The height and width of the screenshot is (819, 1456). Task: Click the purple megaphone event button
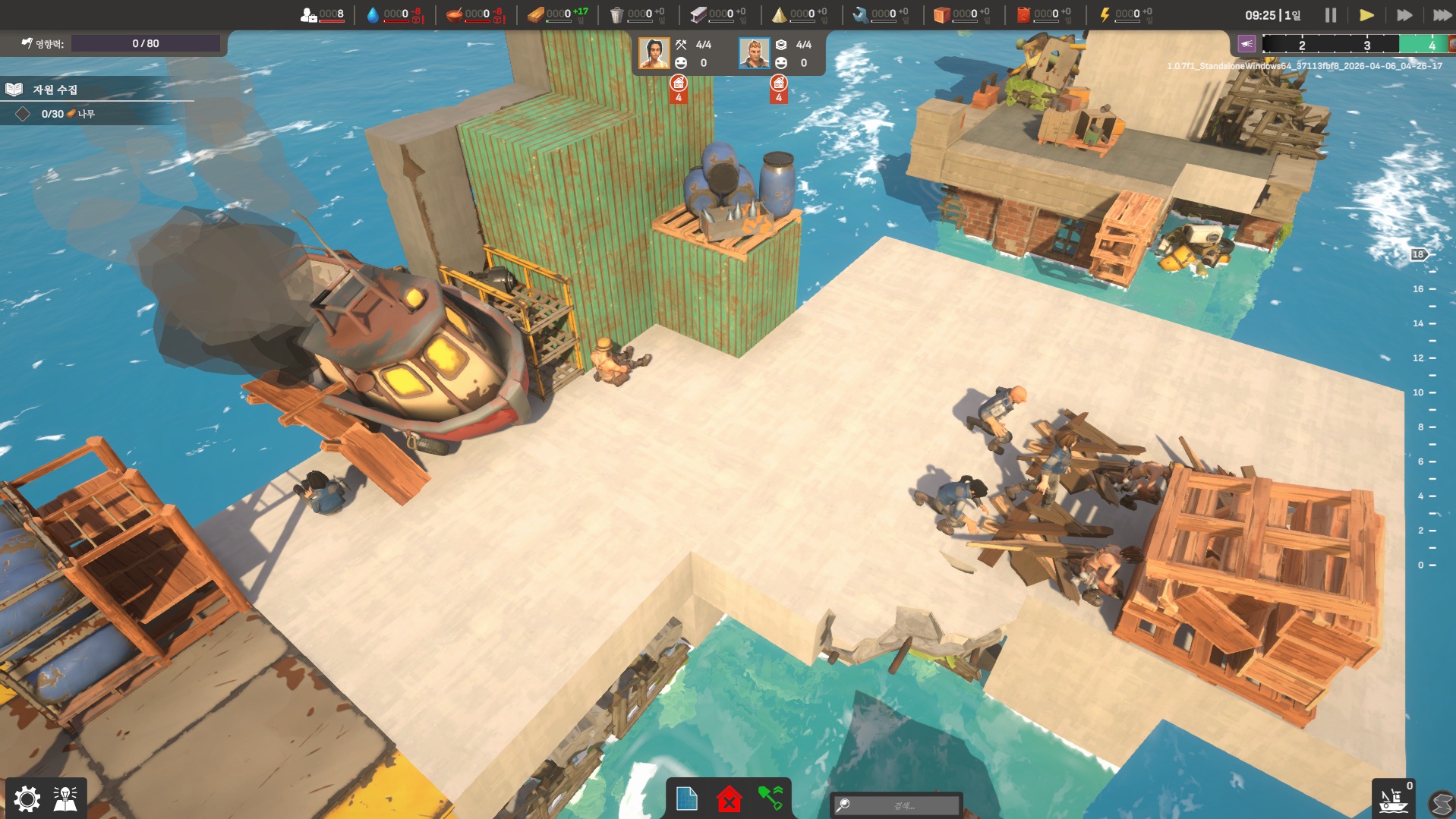[1246, 44]
